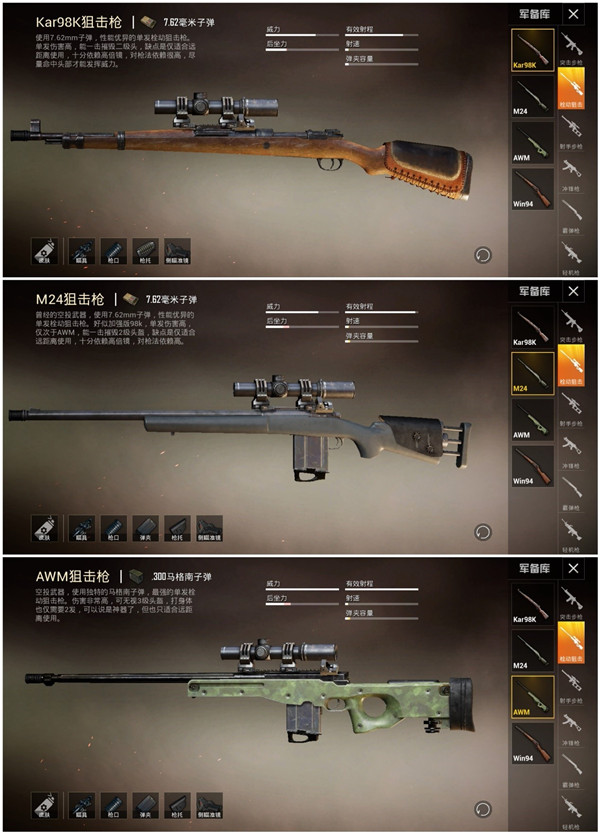Close the armory in the Kar98K panel
Screen dimensions: 600x834
tap(573, 14)
